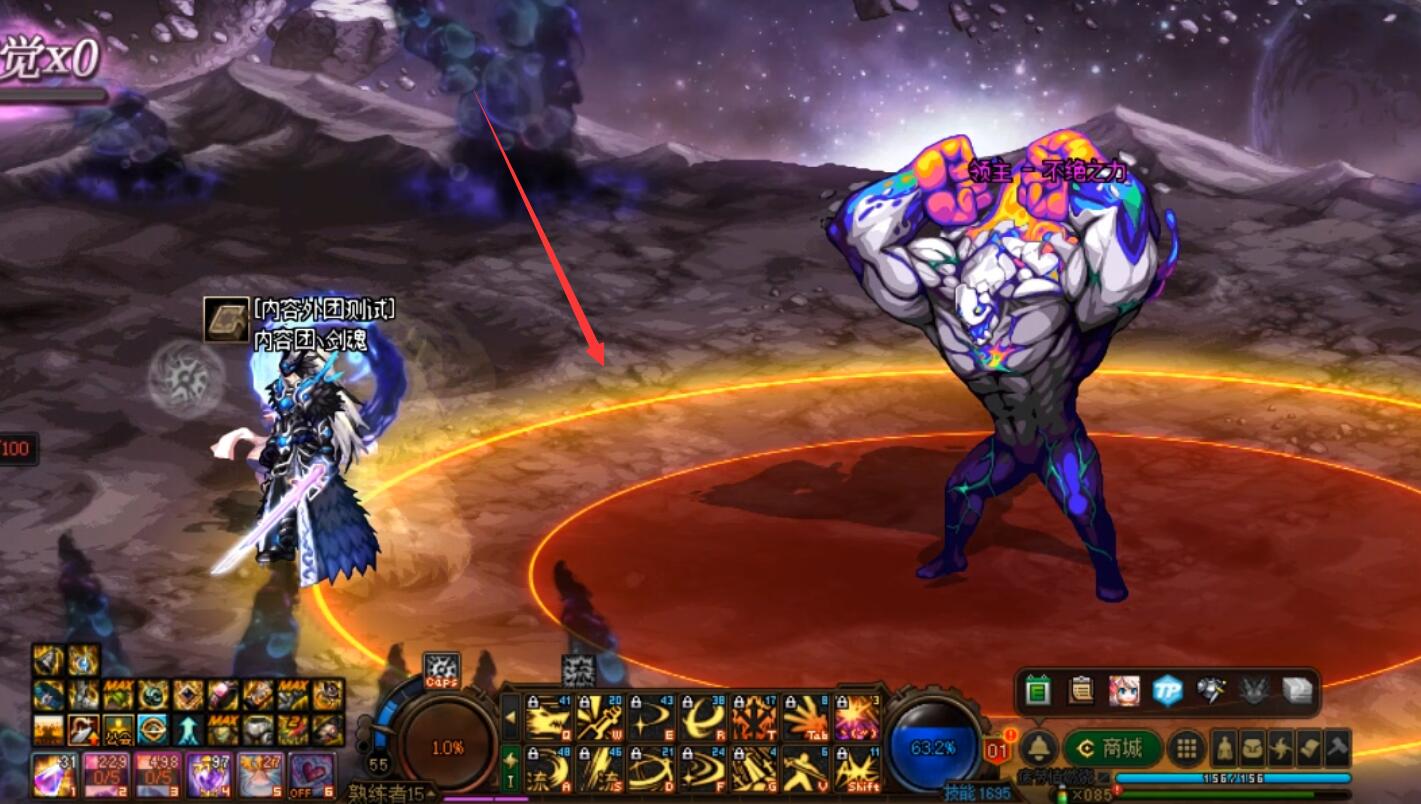Image resolution: width=1421 pixels, height=804 pixels.
Task: Open the inventory bag icon
Action: [x=1253, y=748]
